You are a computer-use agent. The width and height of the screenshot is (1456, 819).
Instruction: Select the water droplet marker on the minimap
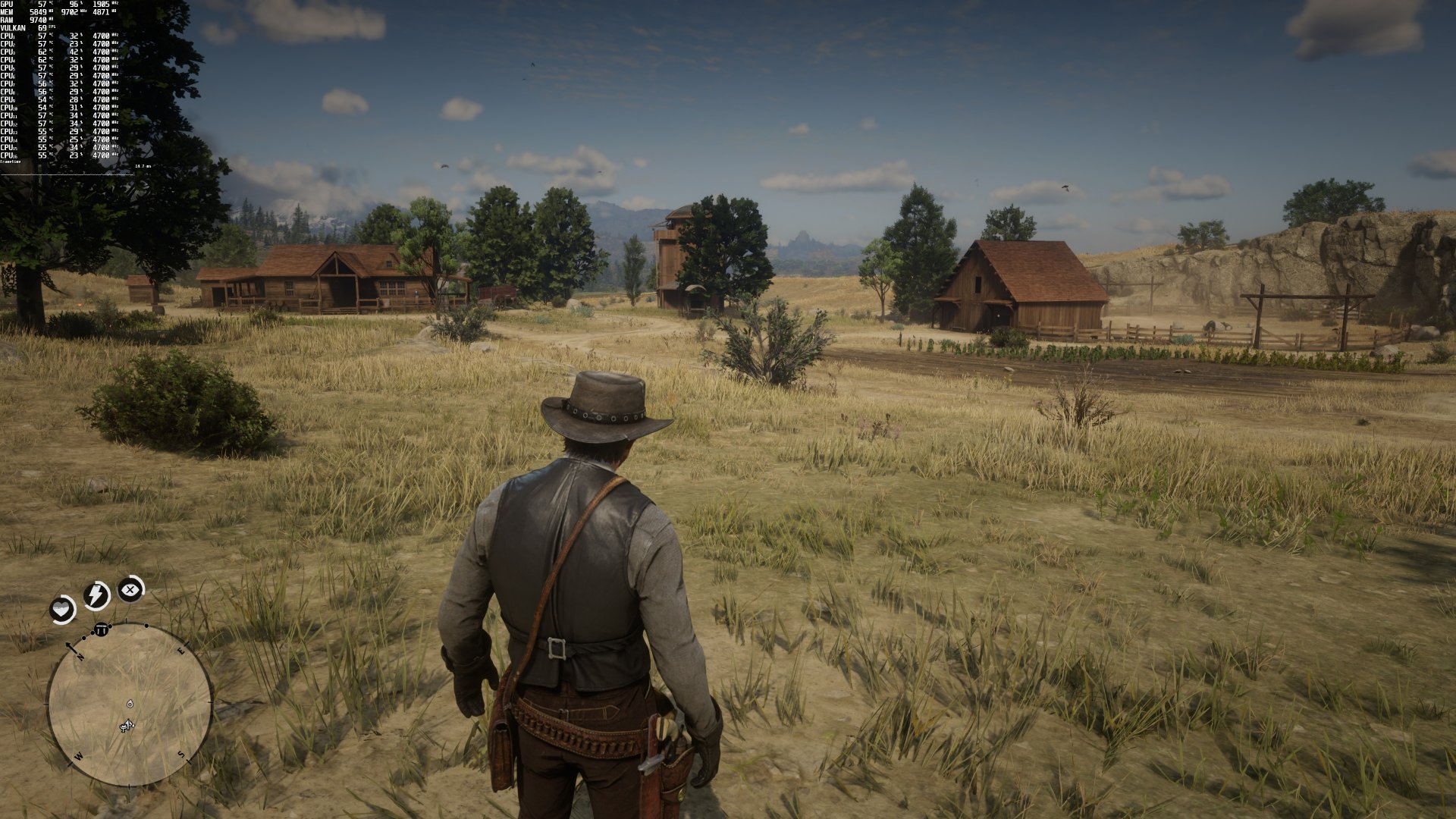[129, 704]
